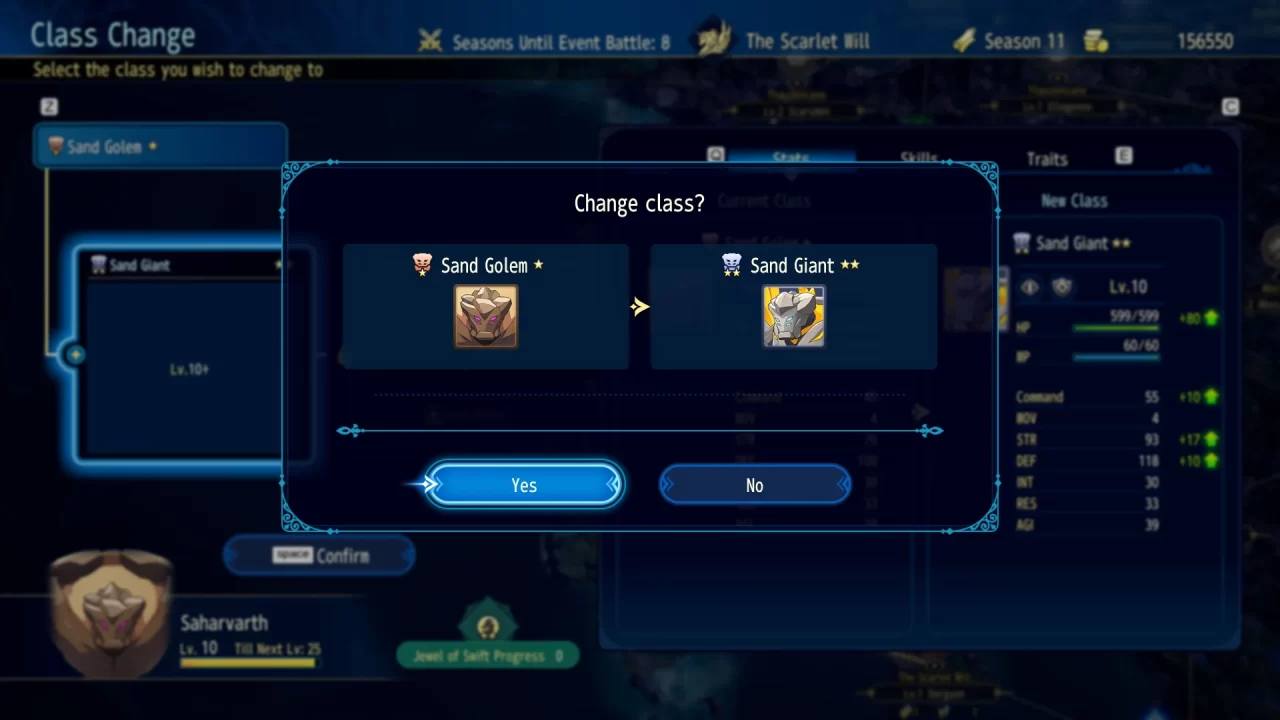Image resolution: width=1280 pixels, height=720 pixels.
Task: Switch to the Traits tab
Action: [x=1045, y=158]
